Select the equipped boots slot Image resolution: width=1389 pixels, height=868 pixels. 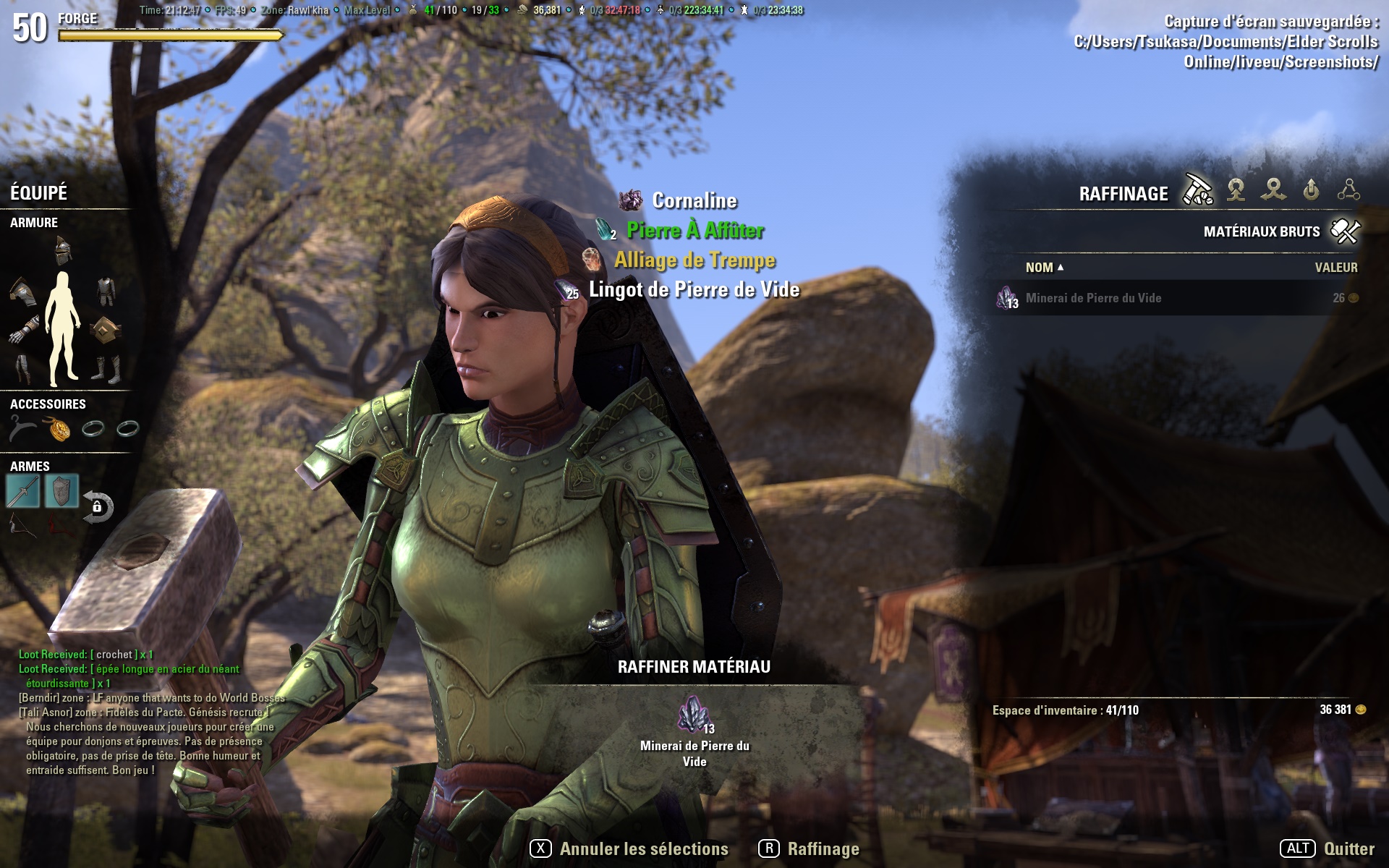[x=106, y=368]
